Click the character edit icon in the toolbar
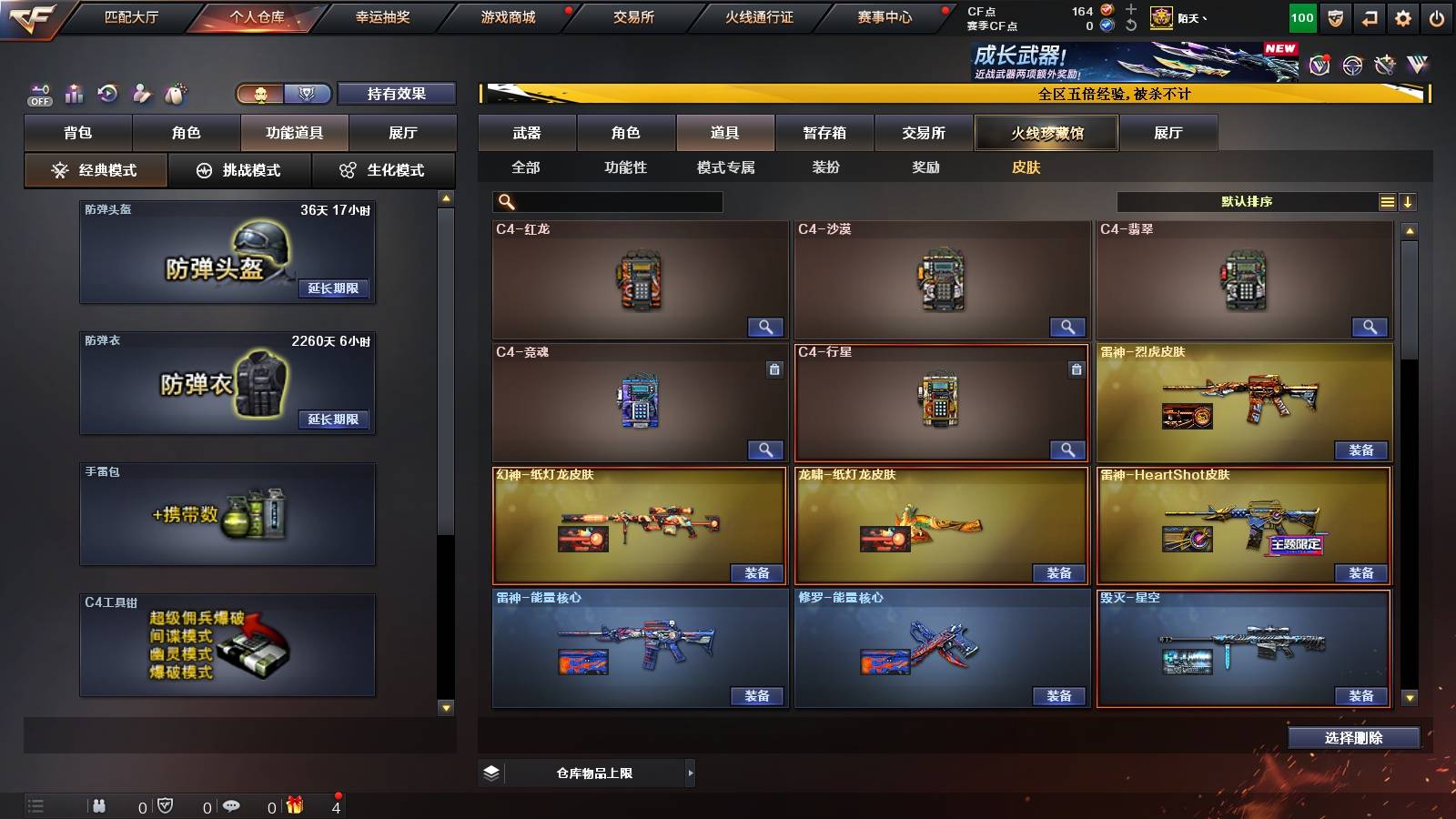This screenshot has width=1456, height=819. 144,94
